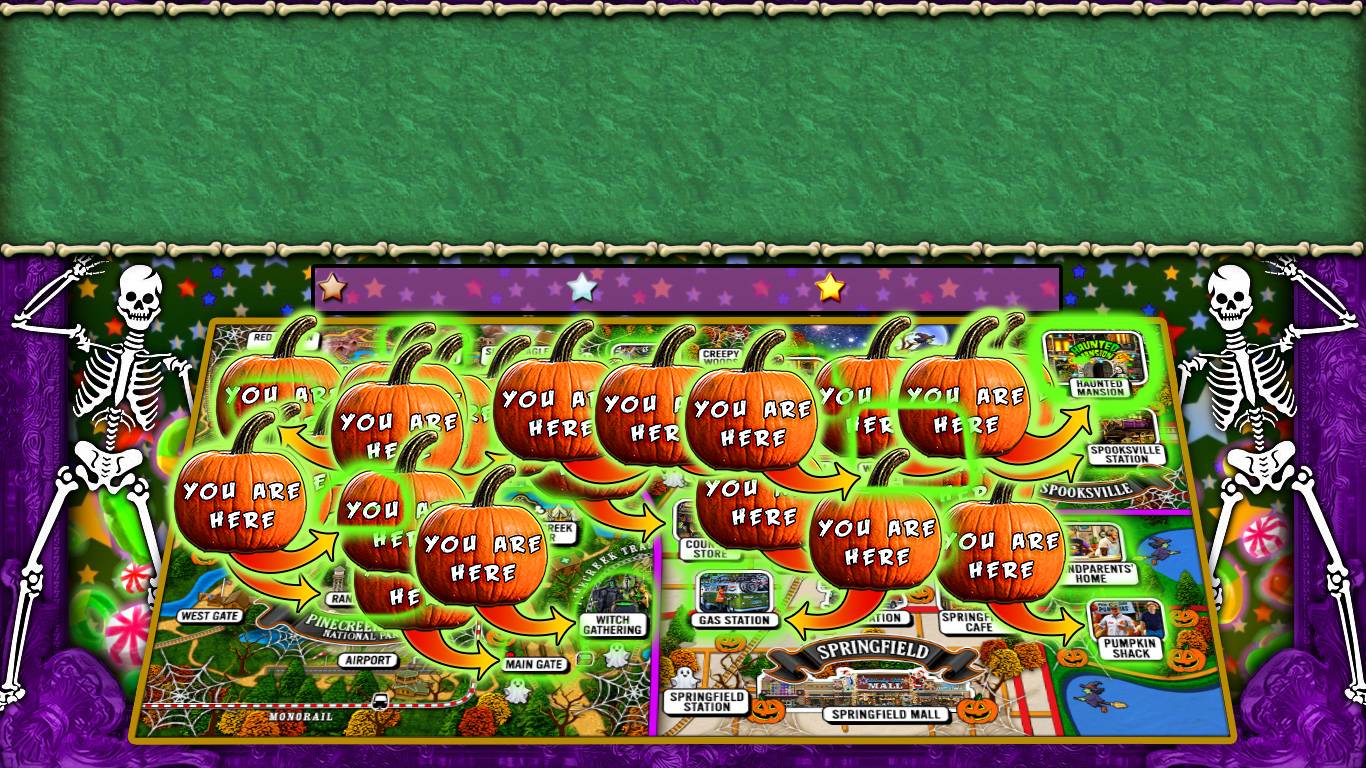Select the Haunted Mansion location

pos(1098,362)
